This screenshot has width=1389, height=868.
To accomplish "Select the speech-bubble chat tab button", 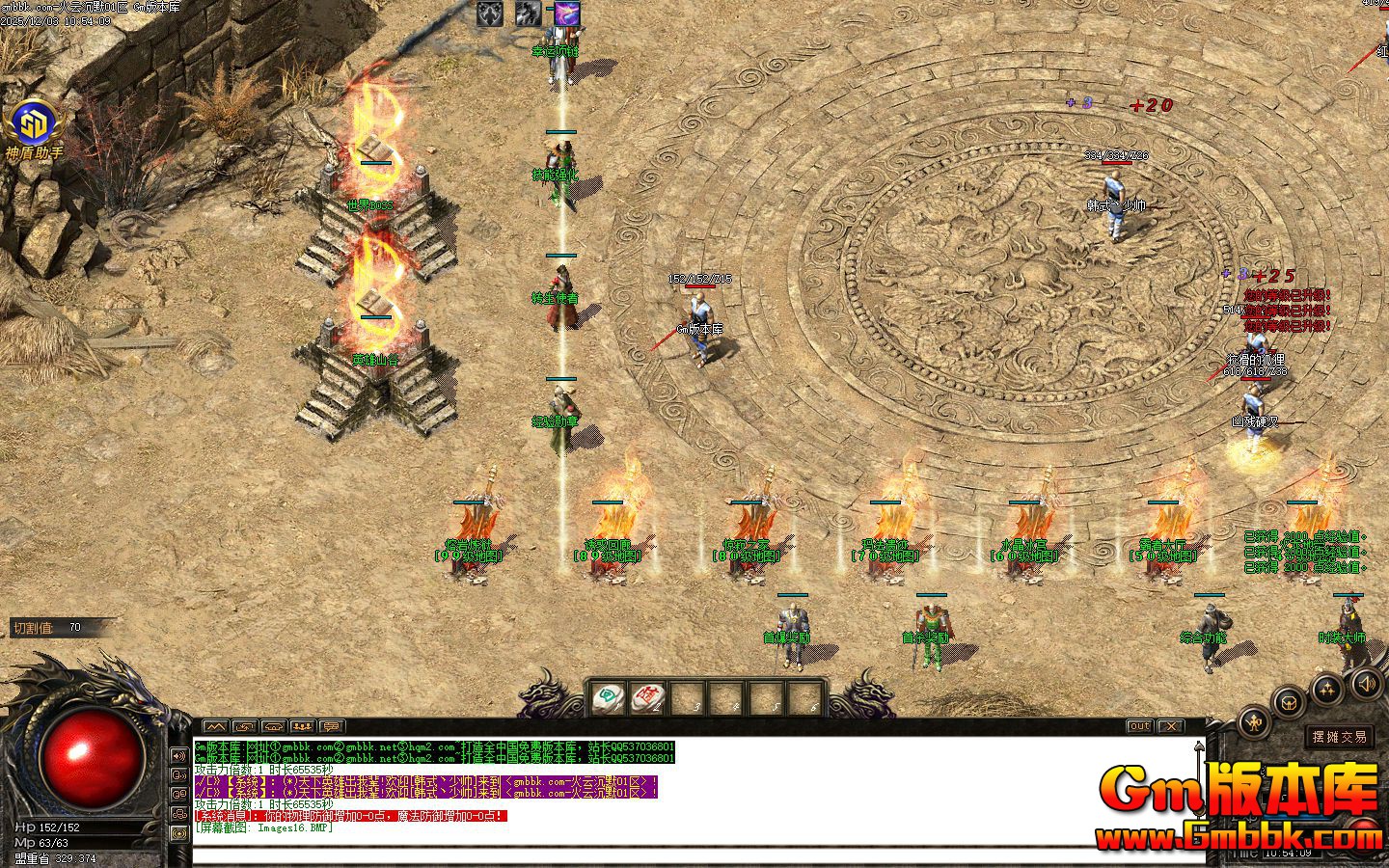I will tap(331, 726).
